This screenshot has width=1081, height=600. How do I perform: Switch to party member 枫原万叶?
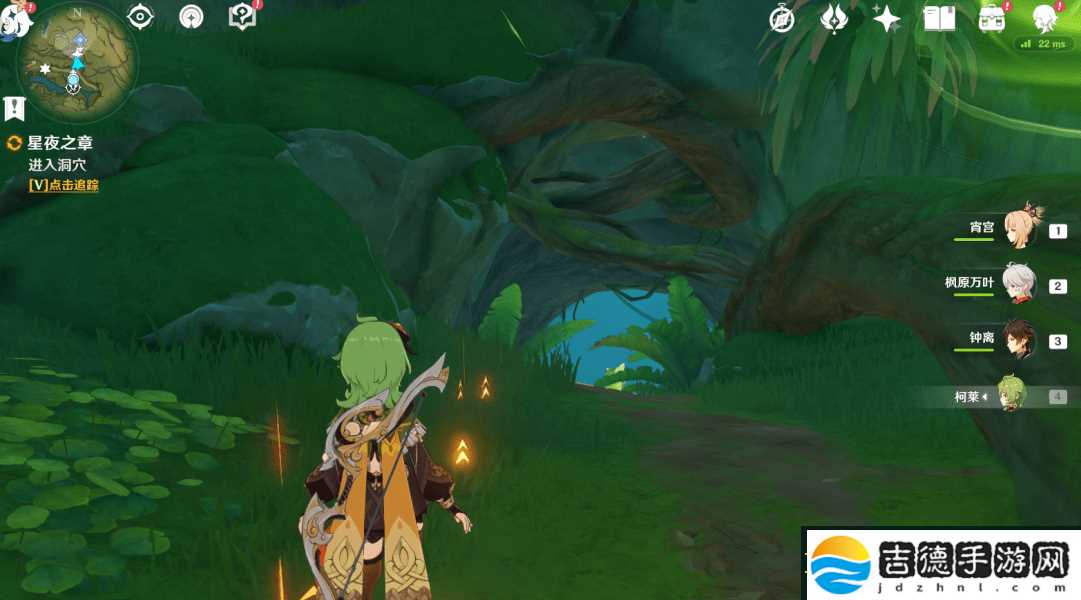coord(1019,284)
